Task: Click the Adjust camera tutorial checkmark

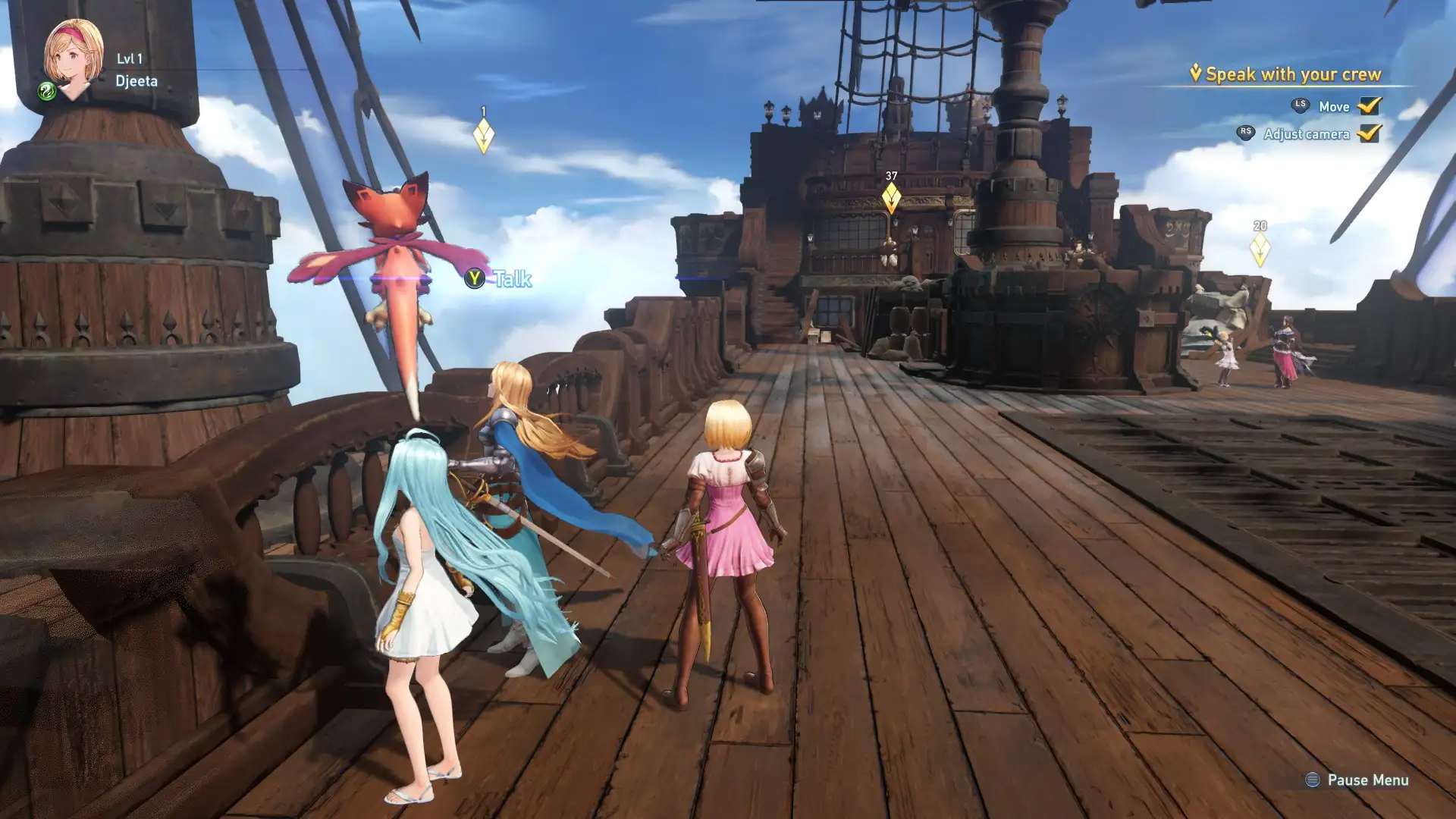Action: coord(1369,133)
